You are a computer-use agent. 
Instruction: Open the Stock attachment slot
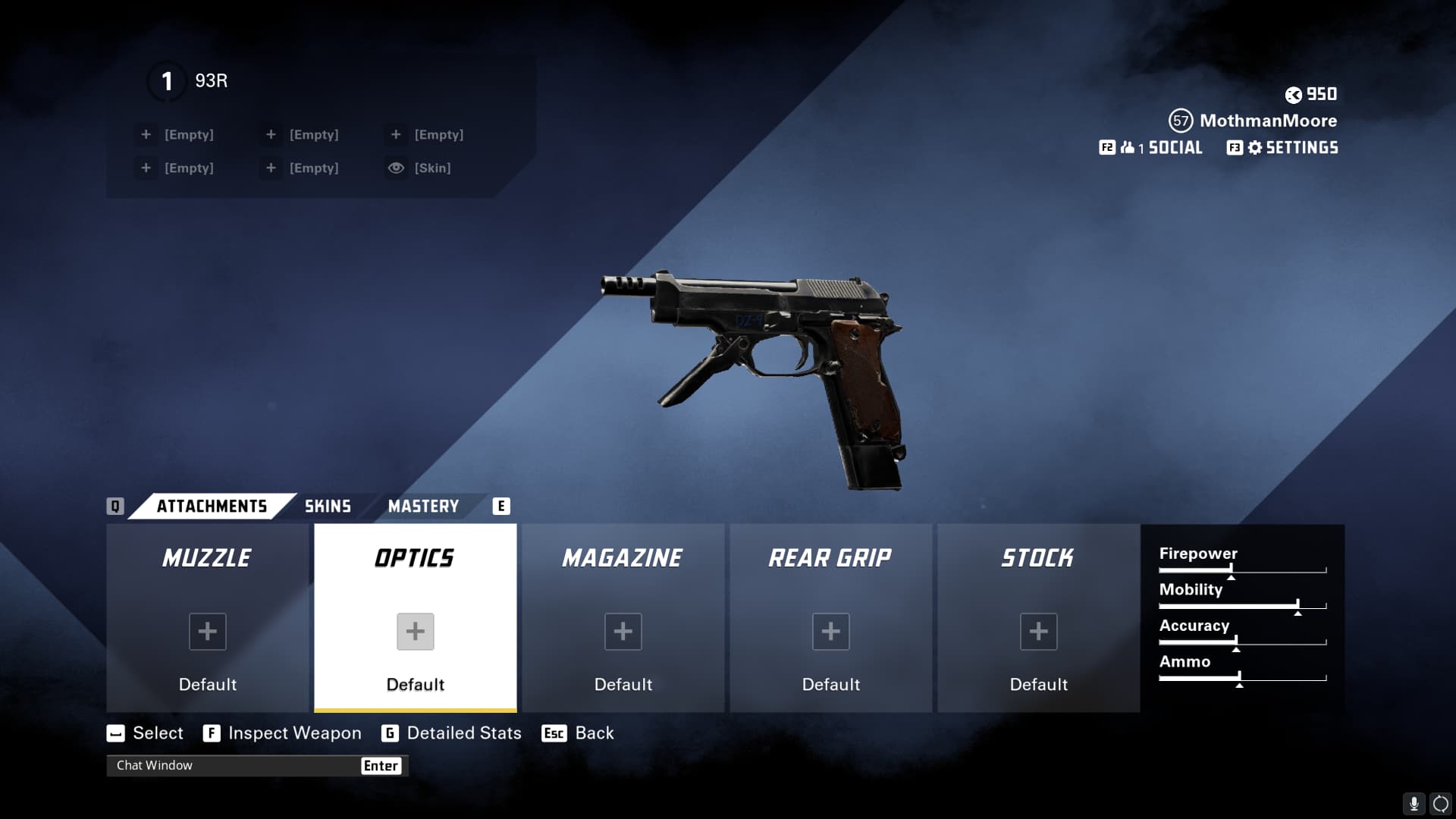(x=1038, y=618)
